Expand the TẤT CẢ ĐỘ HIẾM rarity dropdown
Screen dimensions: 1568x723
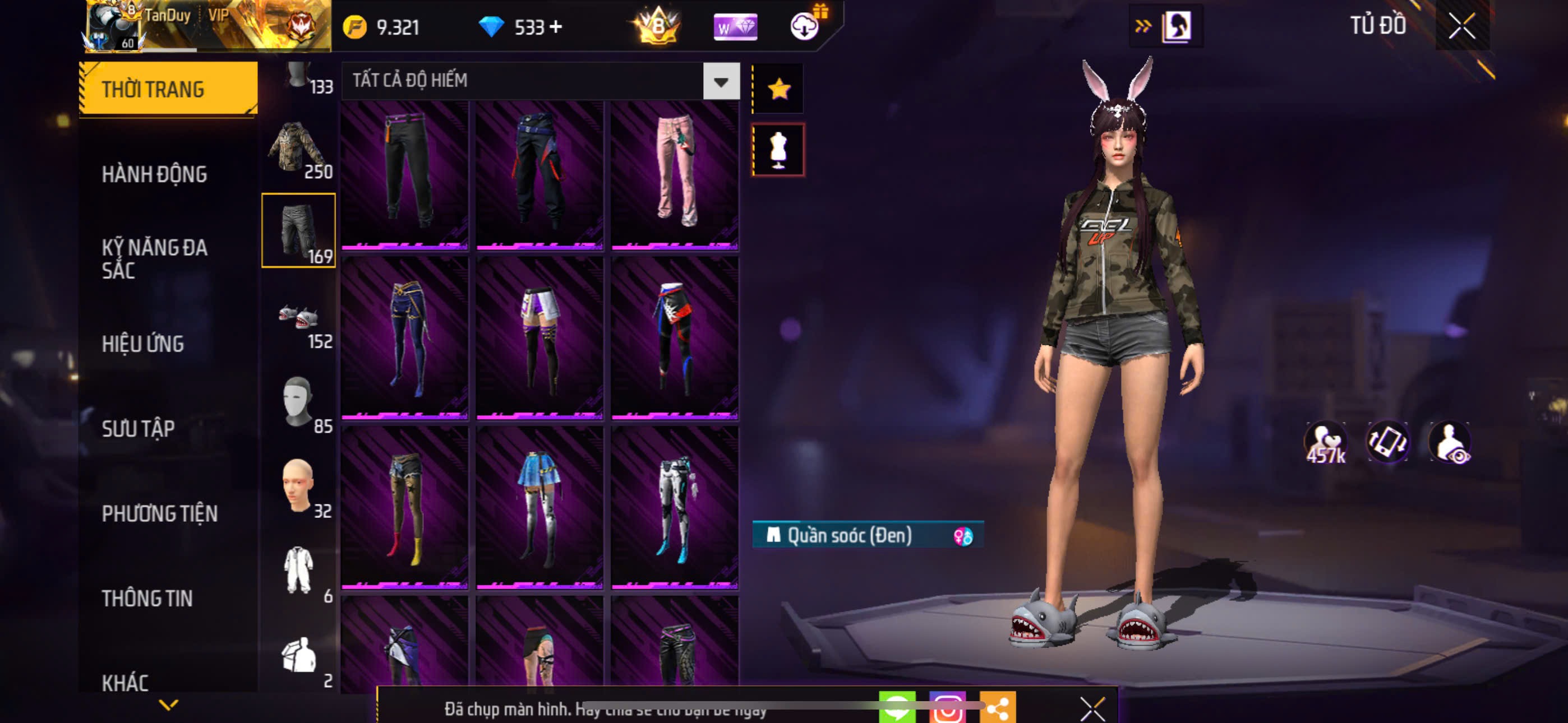click(721, 81)
